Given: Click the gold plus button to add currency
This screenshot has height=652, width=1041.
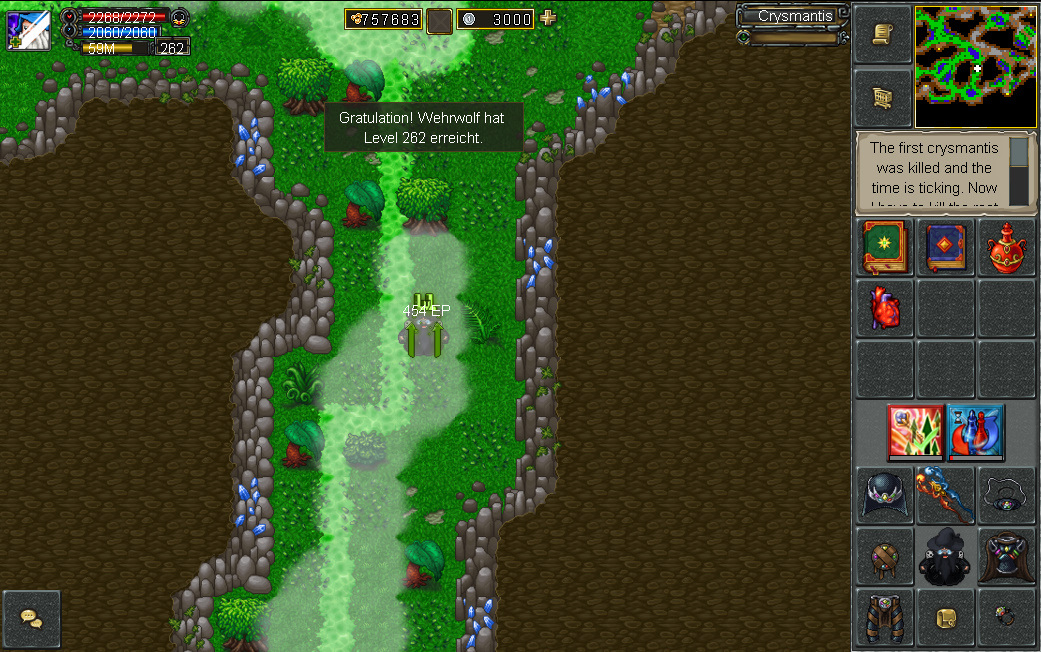Looking at the screenshot, I should [547, 18].
